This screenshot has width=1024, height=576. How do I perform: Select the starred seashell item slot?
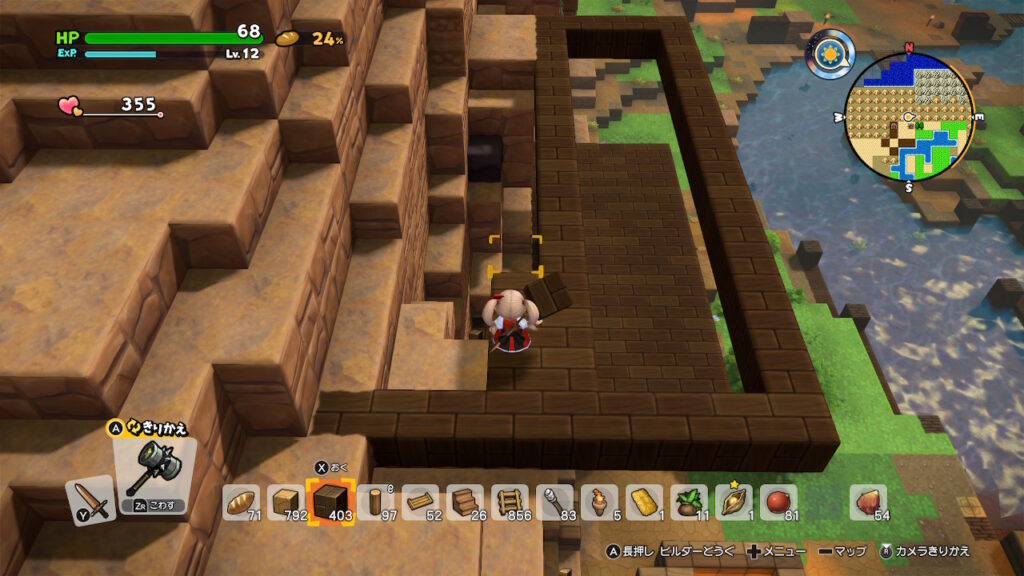point(735,502)
